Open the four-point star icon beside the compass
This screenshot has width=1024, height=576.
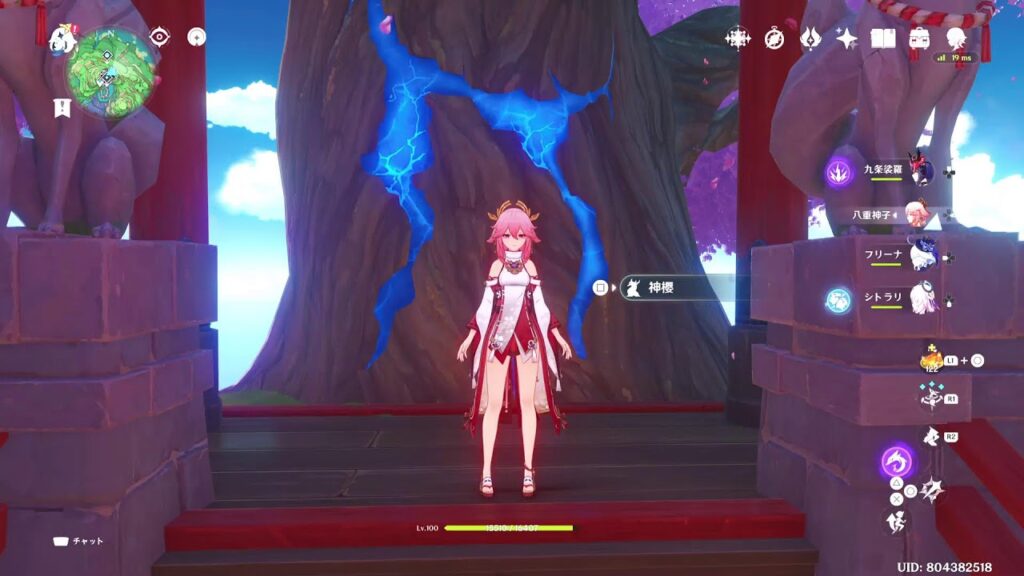(x=738, y=38)
